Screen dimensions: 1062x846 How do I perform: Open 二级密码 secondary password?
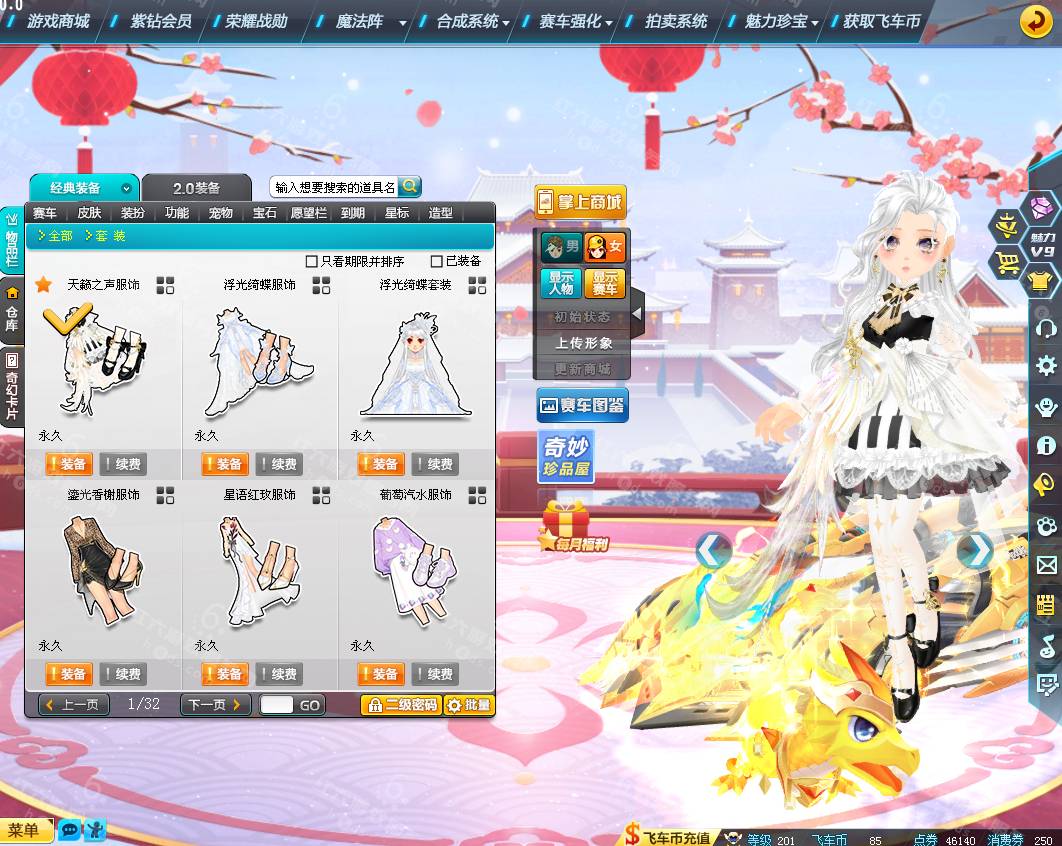(401, 705)
